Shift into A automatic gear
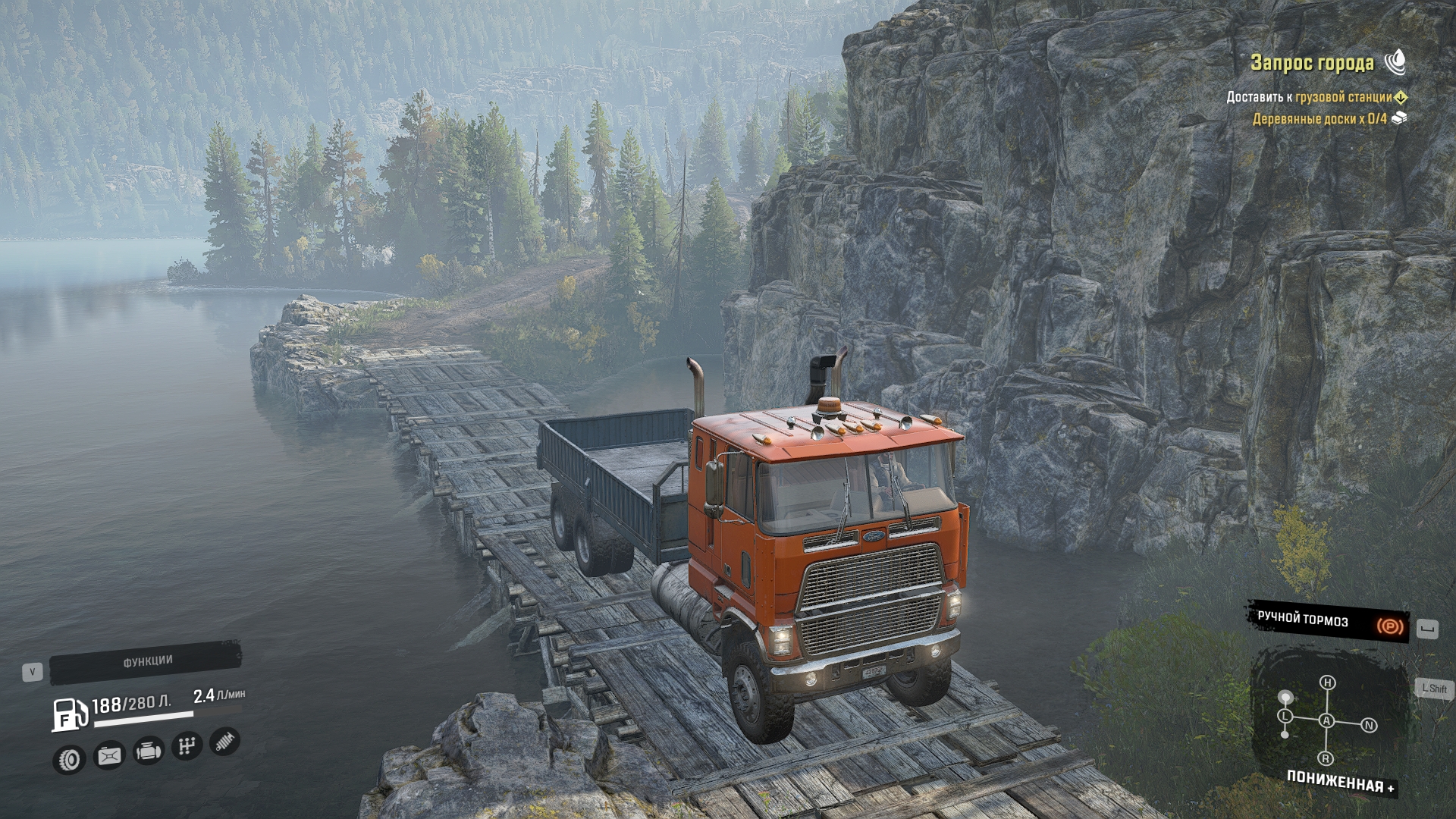Image resolution: width=1456 pixels, height=819 pixels. tap(1326, 720)
